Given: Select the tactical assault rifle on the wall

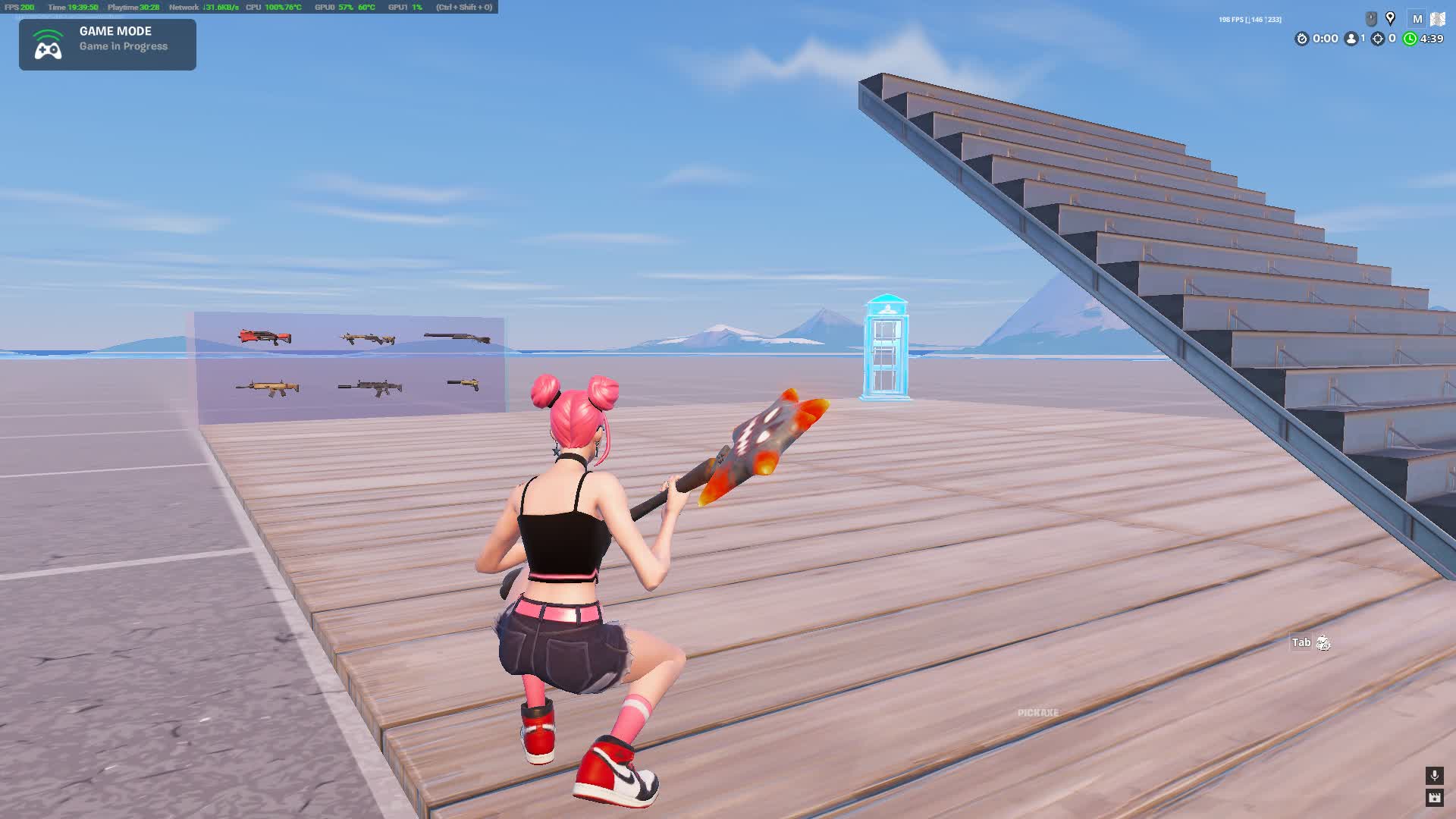Looking at the screenshot, I should point(368,337).
